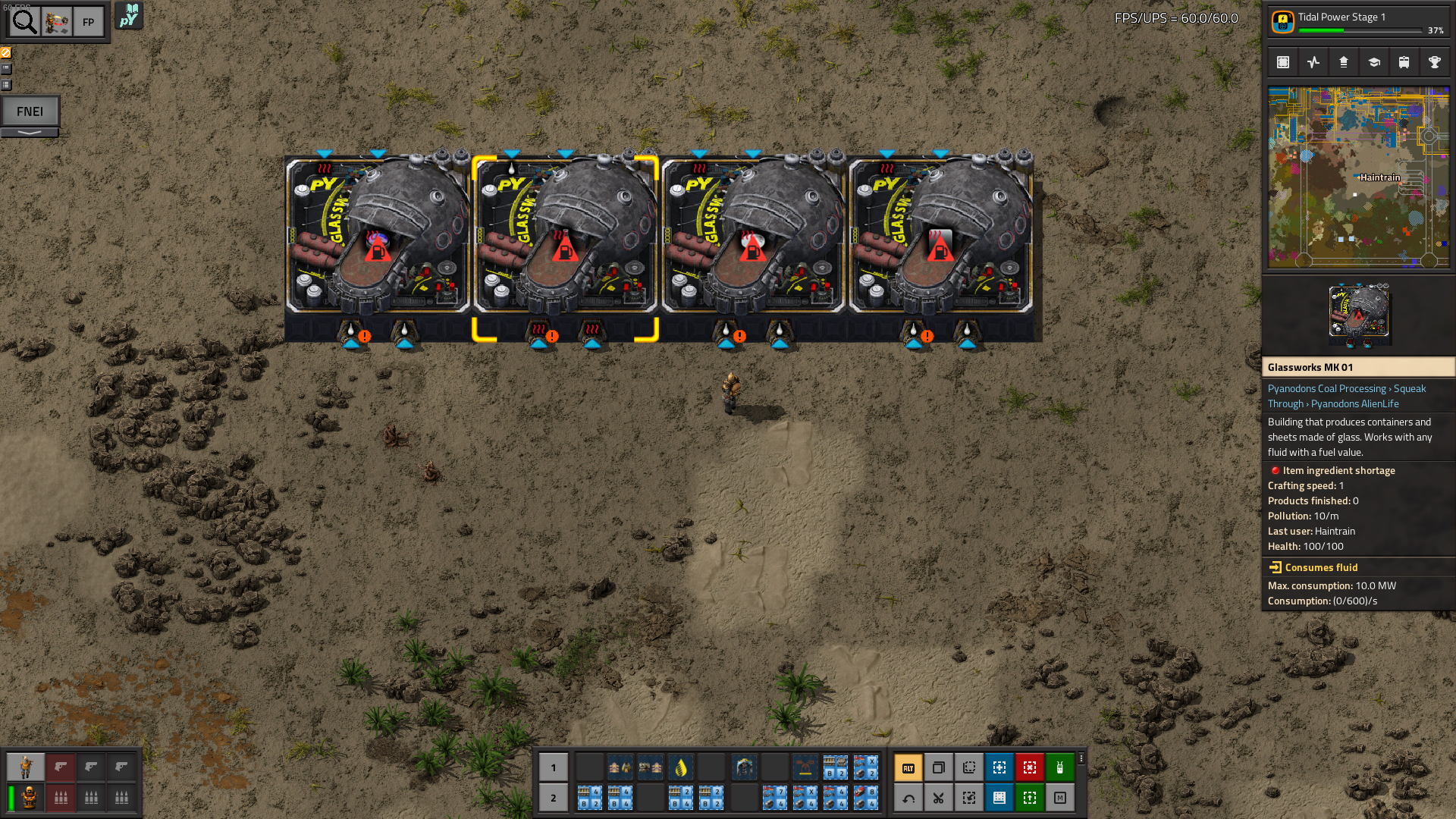
Task: Open the pY codex book icon
Action: tap(129, 16)
